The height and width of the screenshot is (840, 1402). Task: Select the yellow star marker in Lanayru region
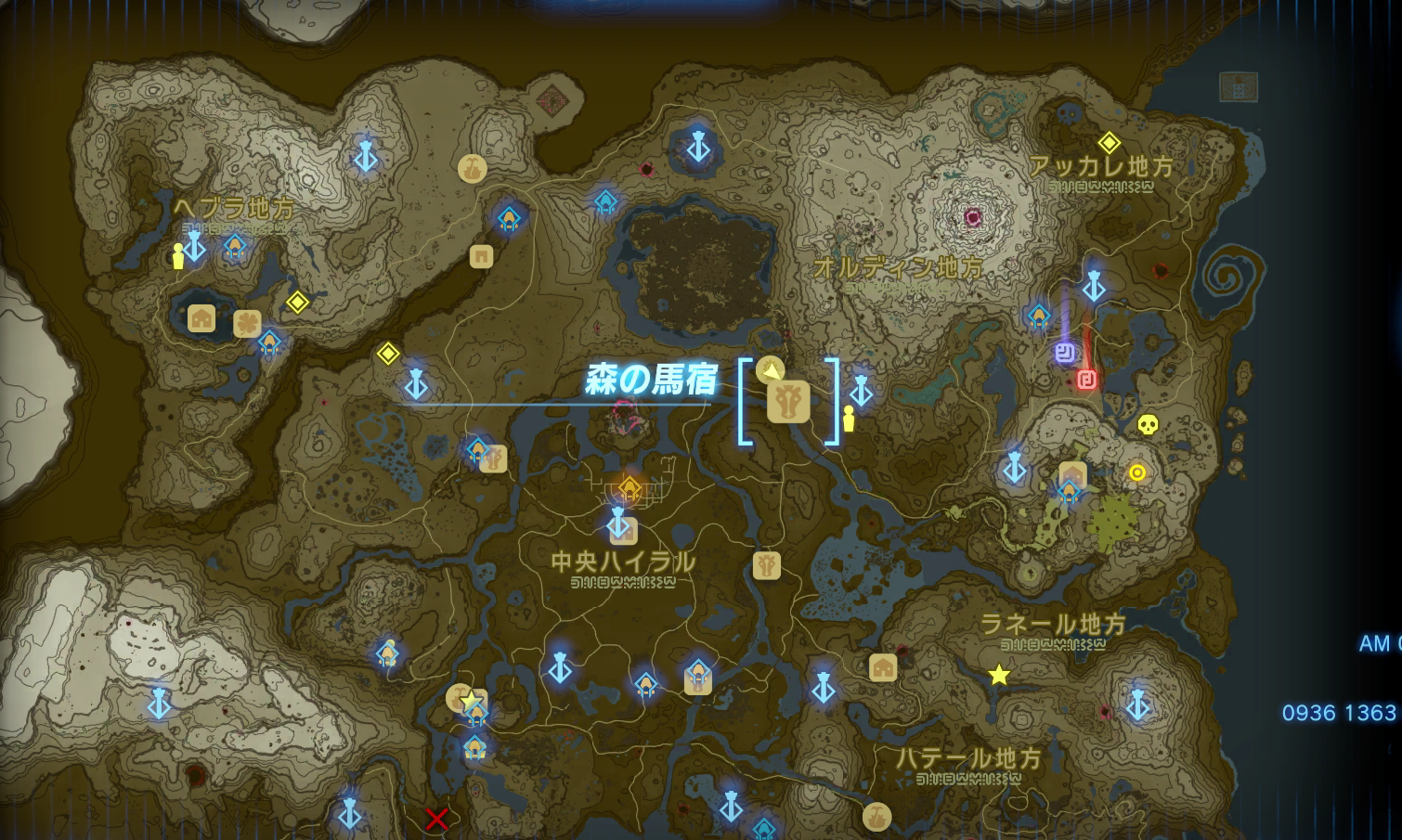point(998,677)
